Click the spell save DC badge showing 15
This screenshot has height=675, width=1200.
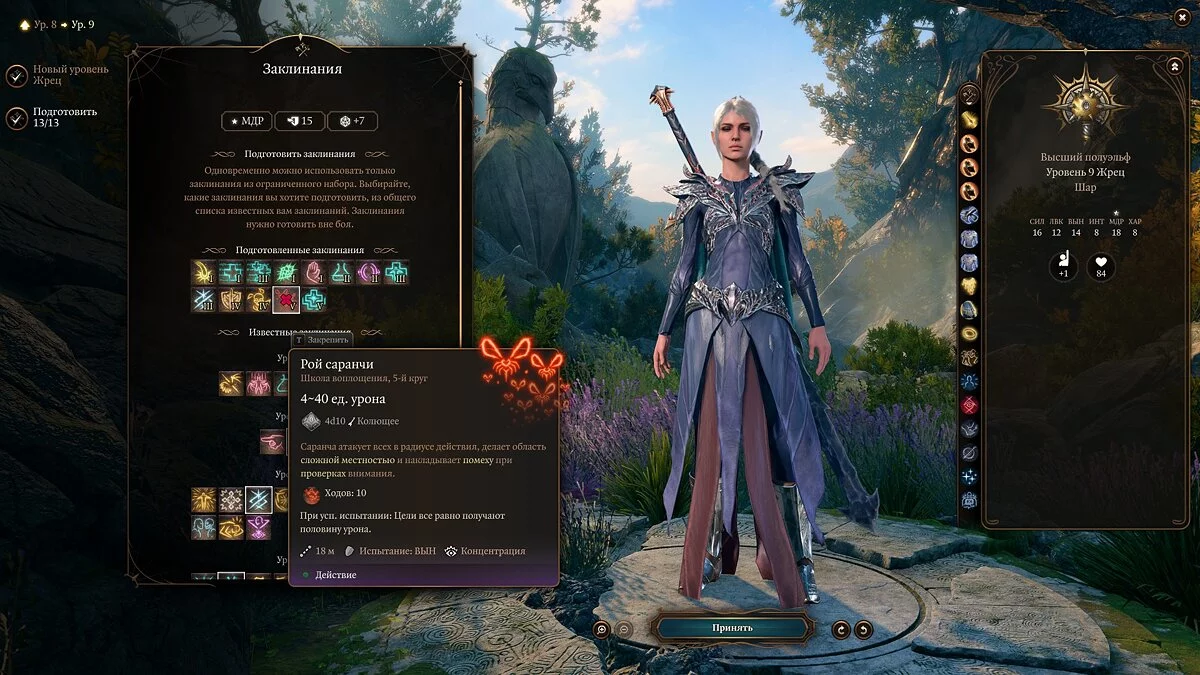pos(299,121)
